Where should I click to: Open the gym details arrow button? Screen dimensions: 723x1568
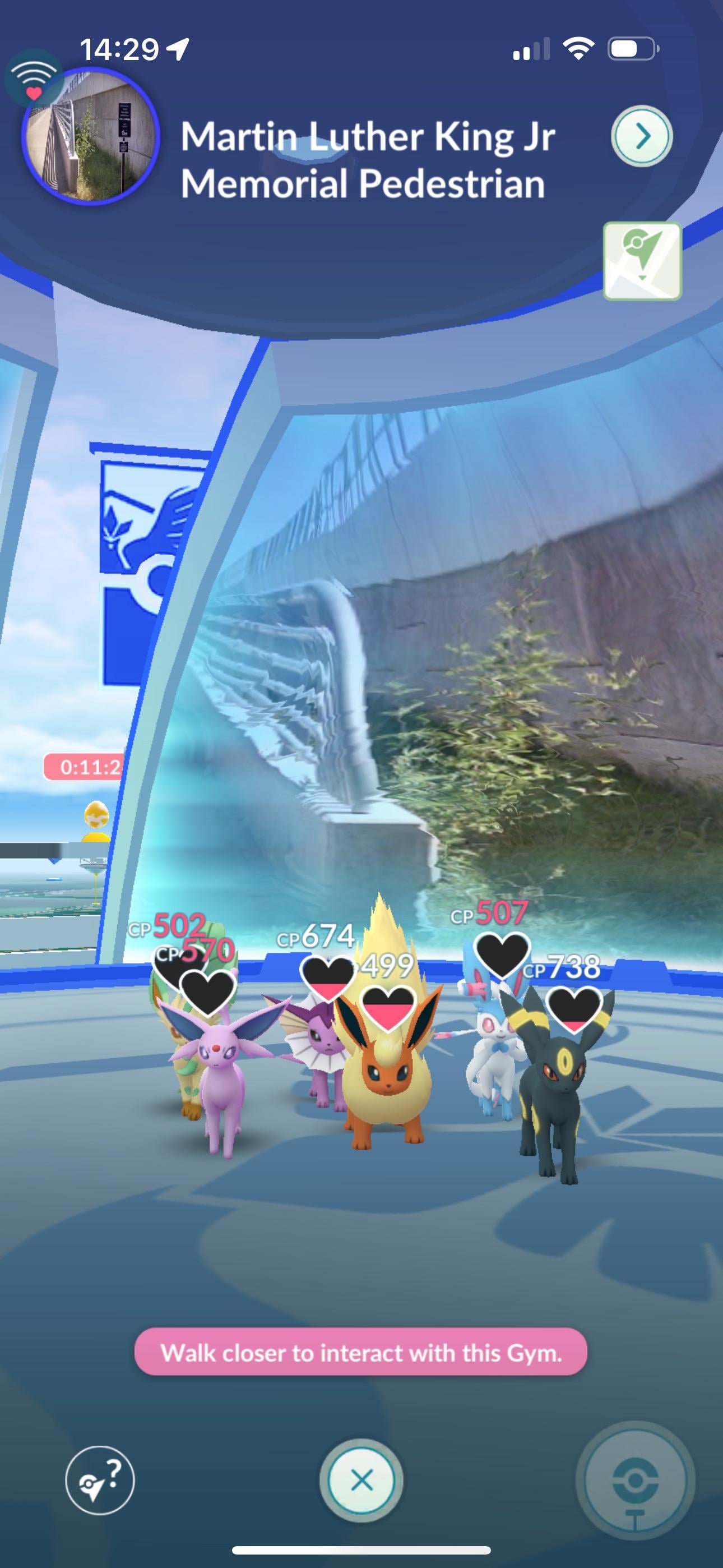pyautogui.click(x=641, y=136)
